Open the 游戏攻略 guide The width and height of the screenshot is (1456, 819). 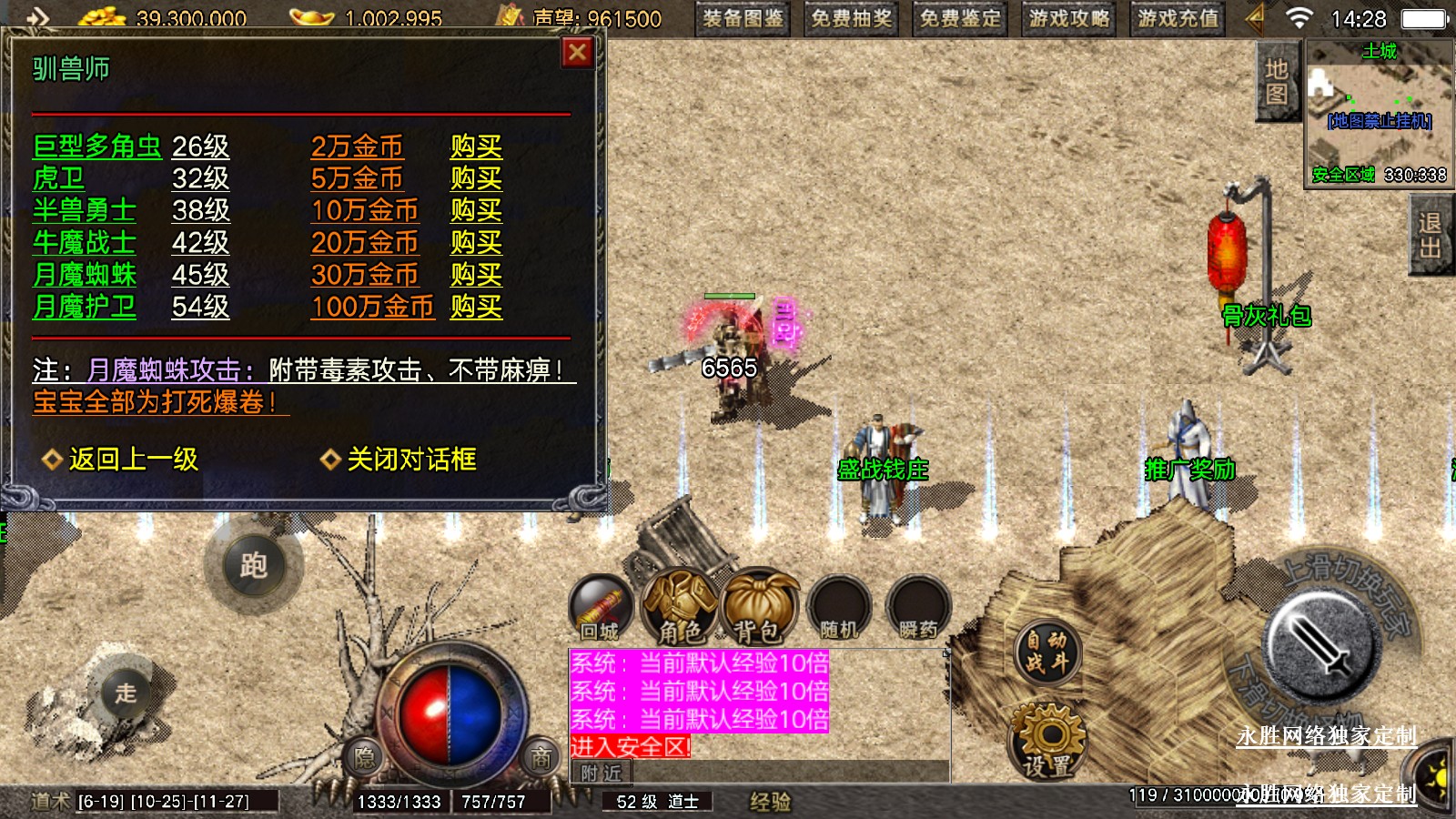coord(1069,18)
